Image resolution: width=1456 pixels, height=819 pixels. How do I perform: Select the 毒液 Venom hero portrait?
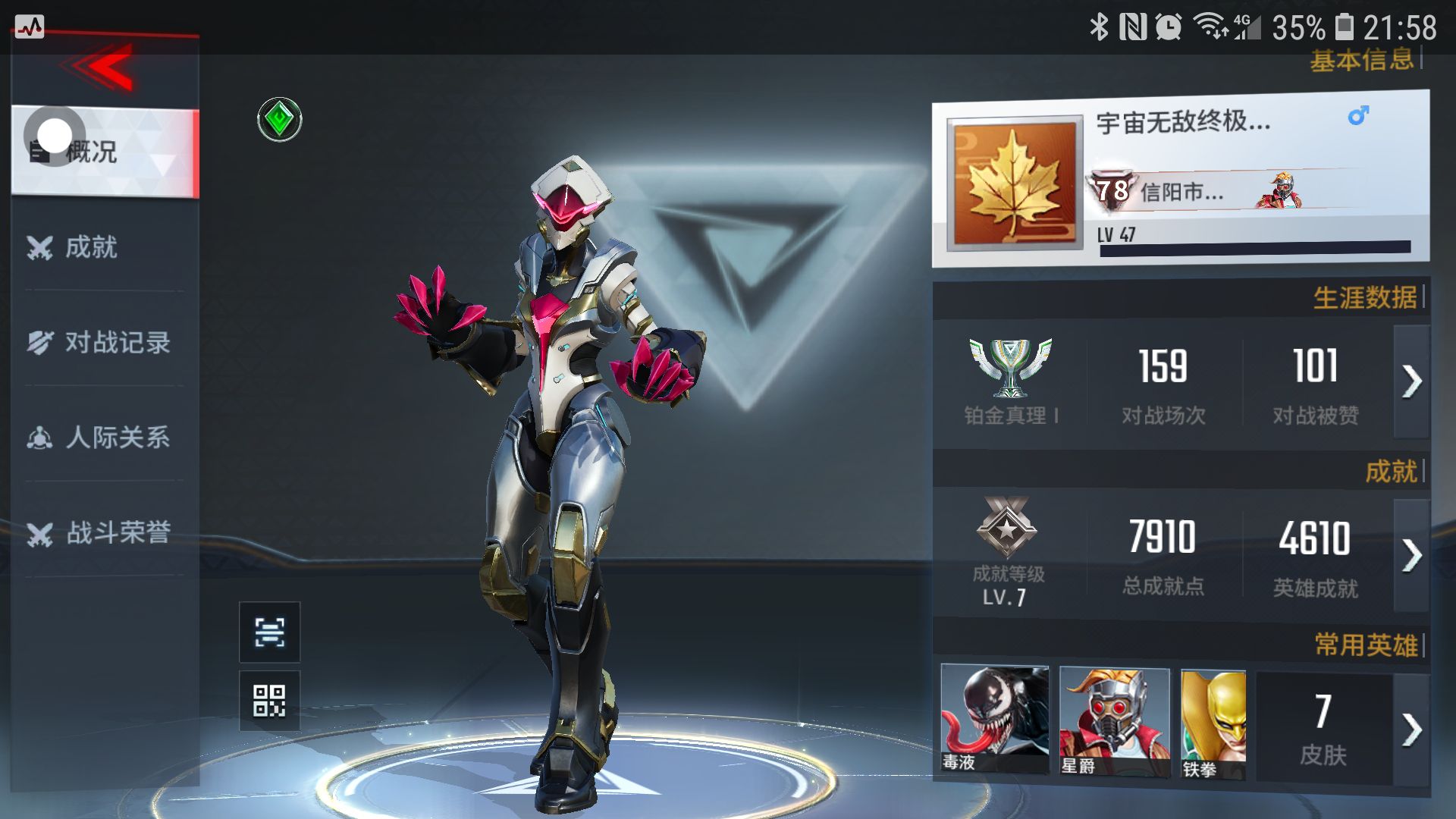pos(994,720)
